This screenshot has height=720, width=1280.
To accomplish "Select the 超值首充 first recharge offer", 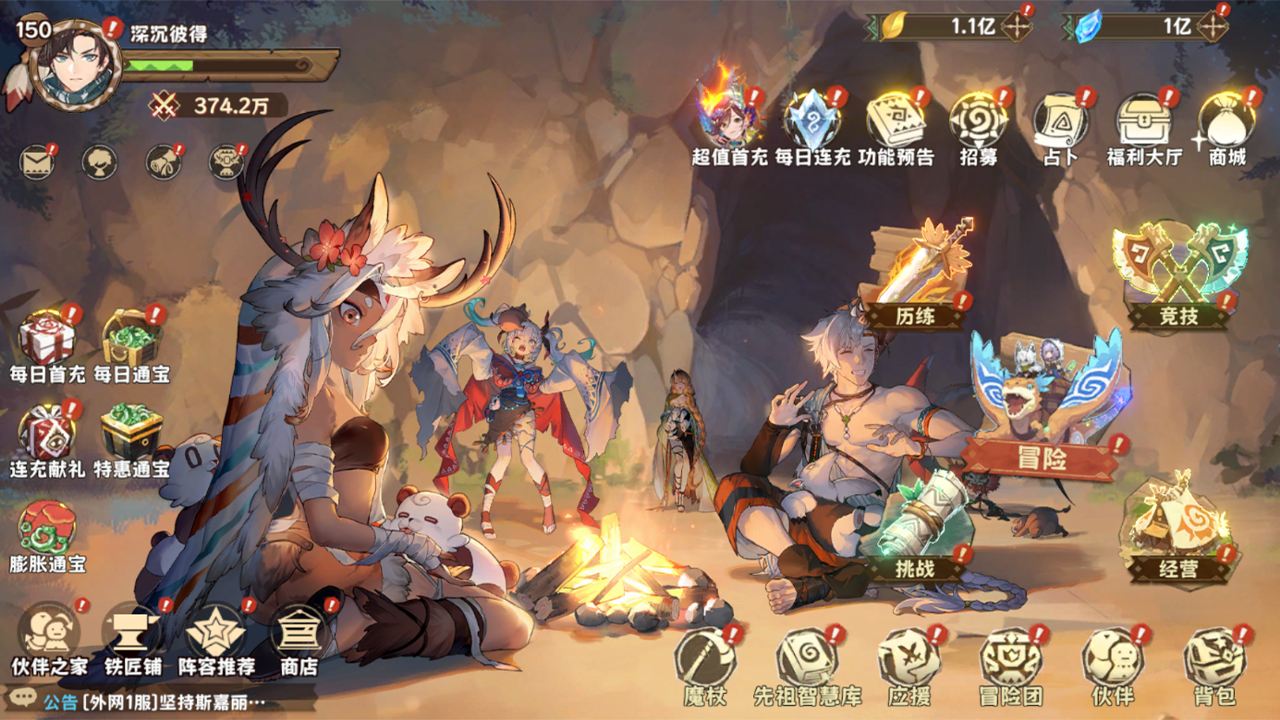I will [x=730, y=122].
